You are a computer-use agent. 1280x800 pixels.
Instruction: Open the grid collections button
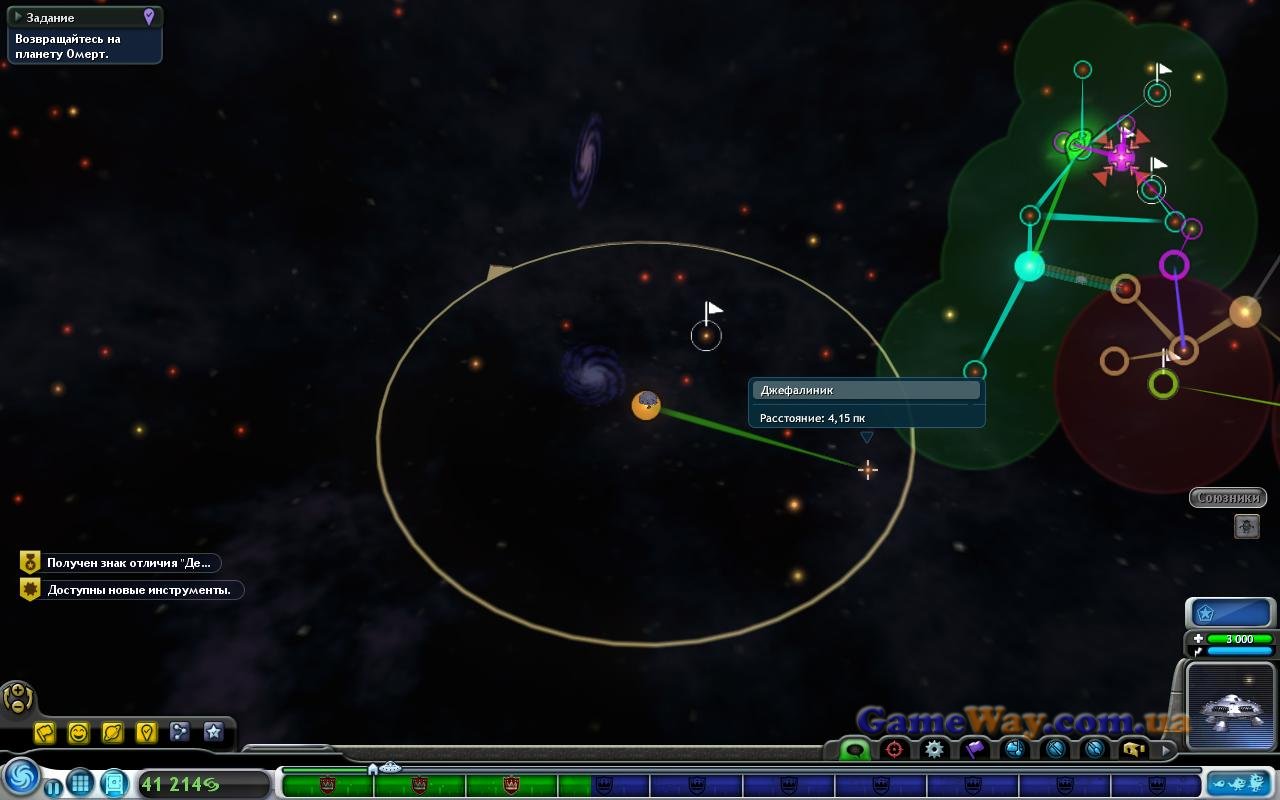click(x=81, y=782)
